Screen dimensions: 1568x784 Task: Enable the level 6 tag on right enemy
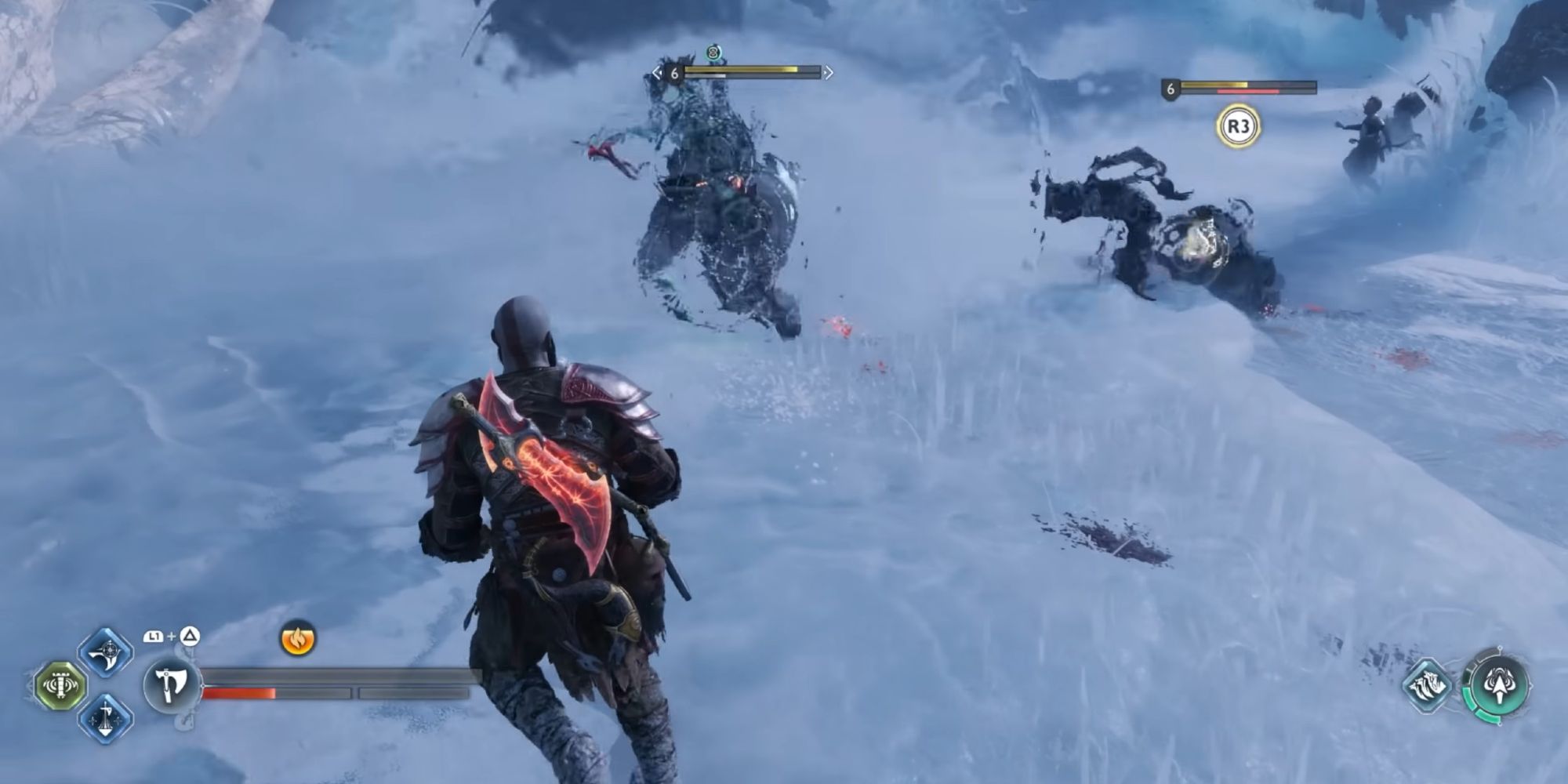tap(1171, 89)
